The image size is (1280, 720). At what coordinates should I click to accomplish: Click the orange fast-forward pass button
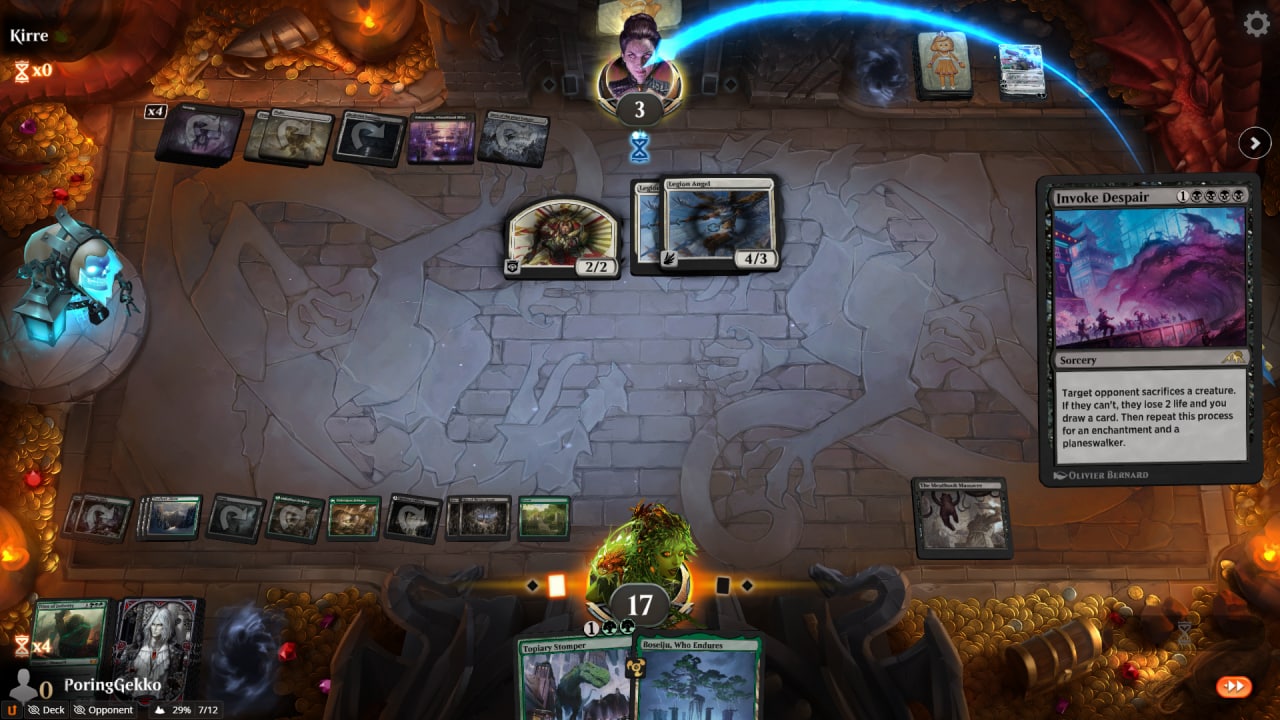[x=1234, y=686]
